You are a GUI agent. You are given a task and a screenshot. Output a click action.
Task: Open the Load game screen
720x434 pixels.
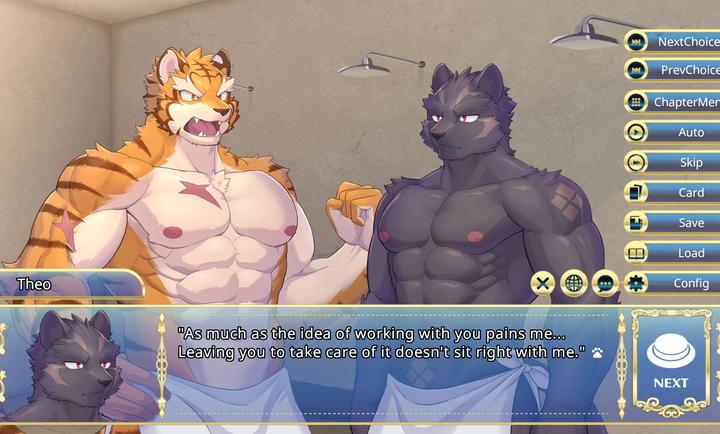(x=673, y=253)
